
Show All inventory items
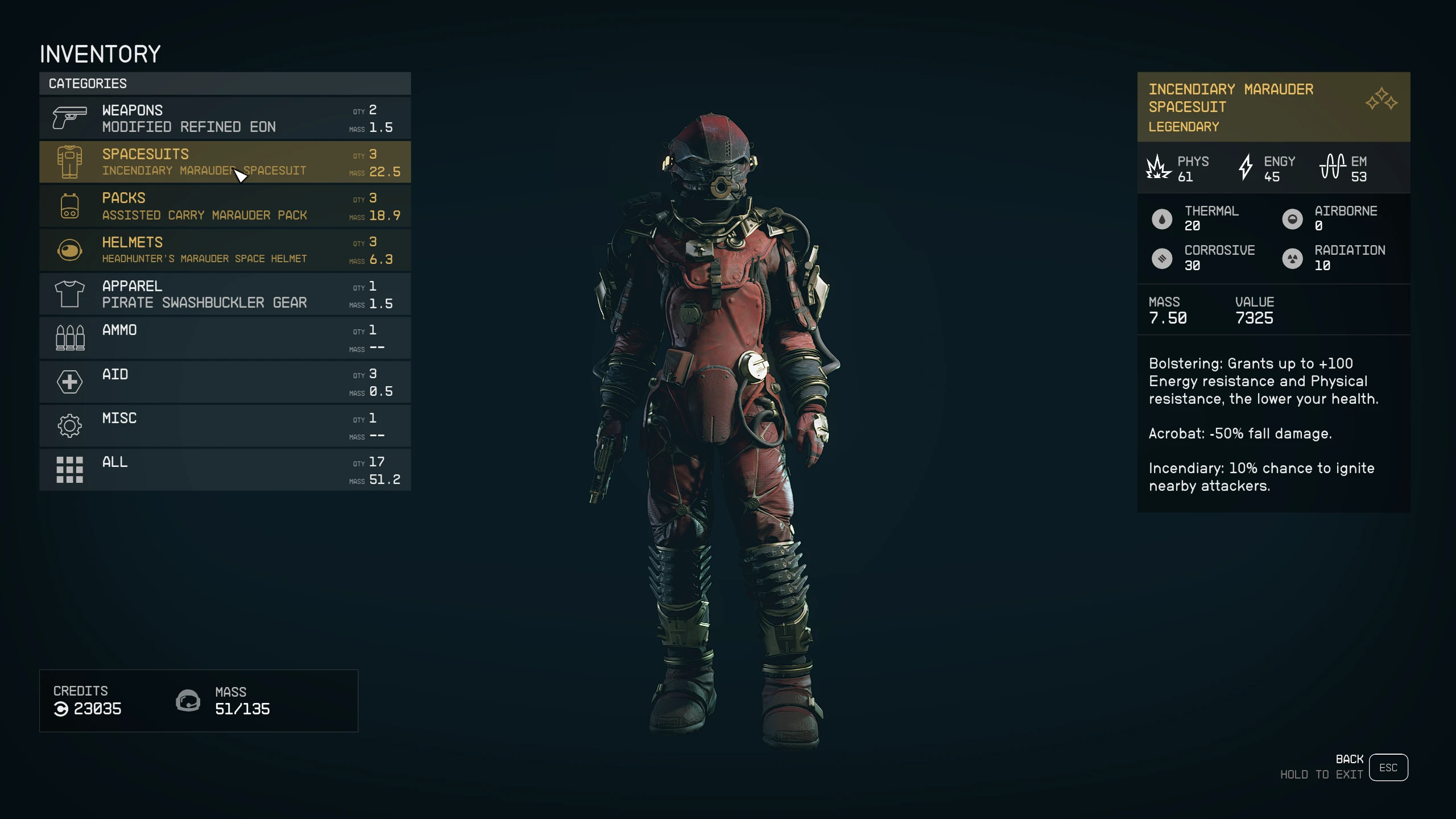click(x=225, y=470)
